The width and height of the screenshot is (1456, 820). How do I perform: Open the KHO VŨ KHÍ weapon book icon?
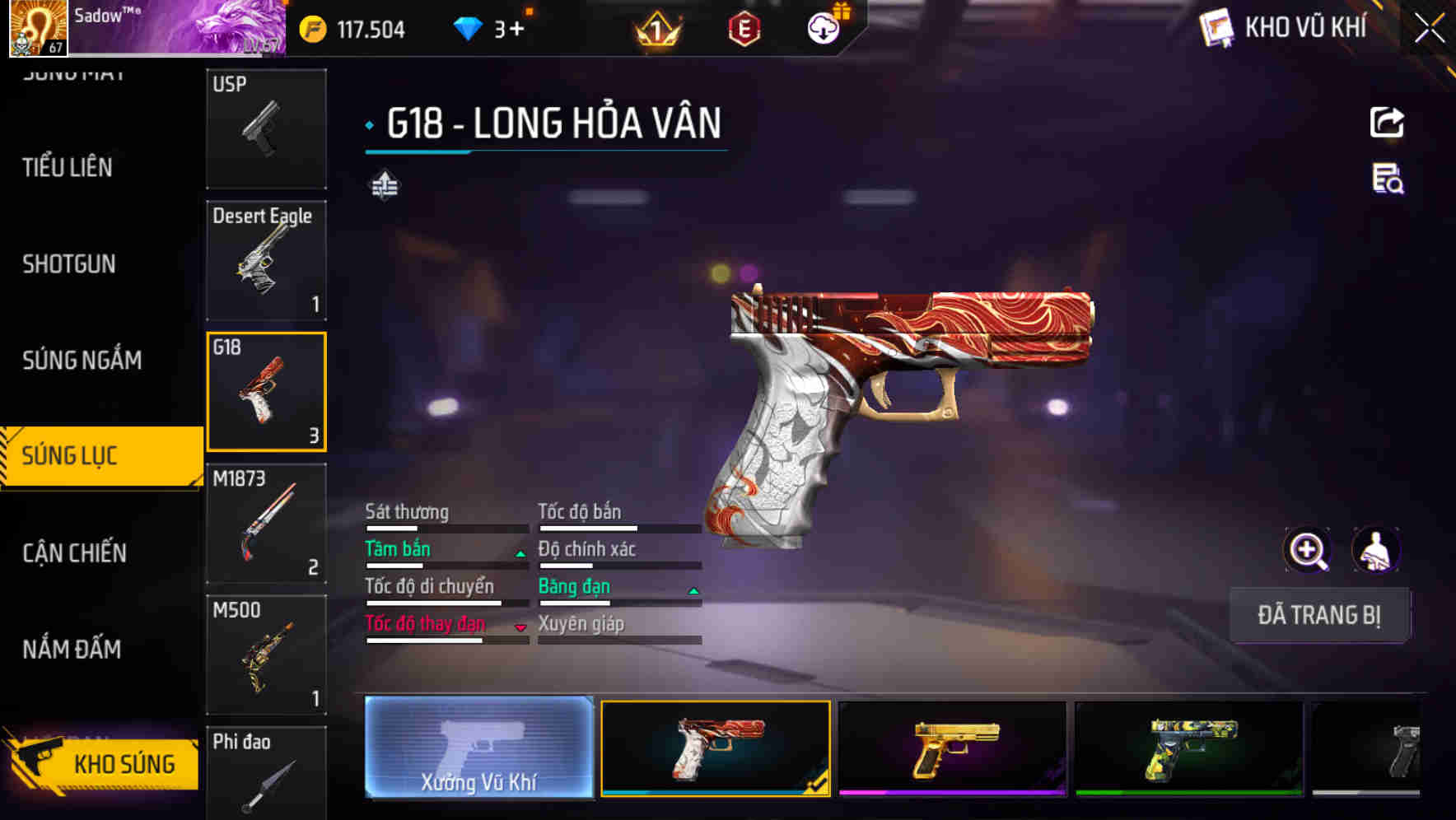coord(1214,28)
